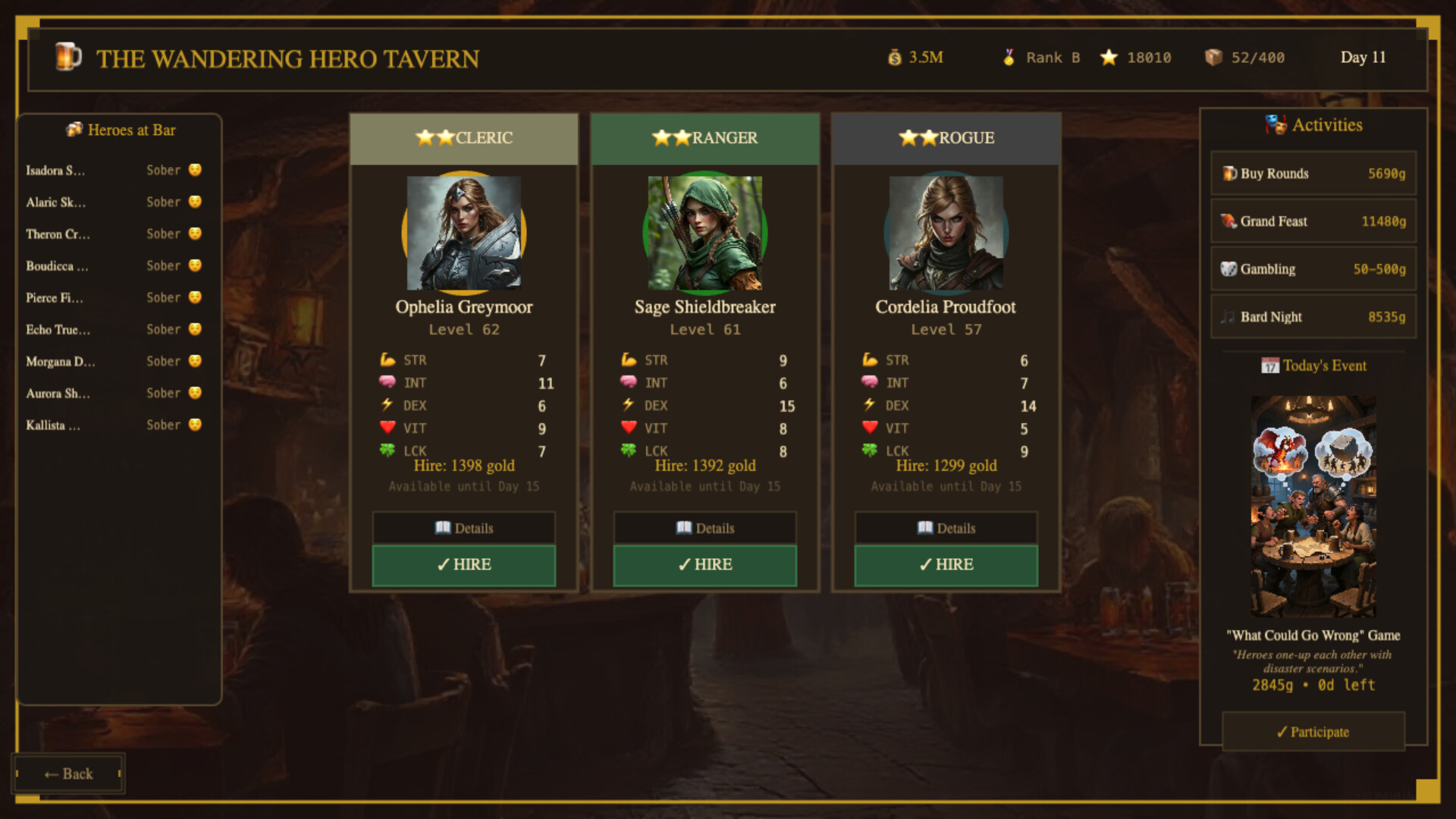Click the gold pouch icon showing 3.5M

(896, 57)
